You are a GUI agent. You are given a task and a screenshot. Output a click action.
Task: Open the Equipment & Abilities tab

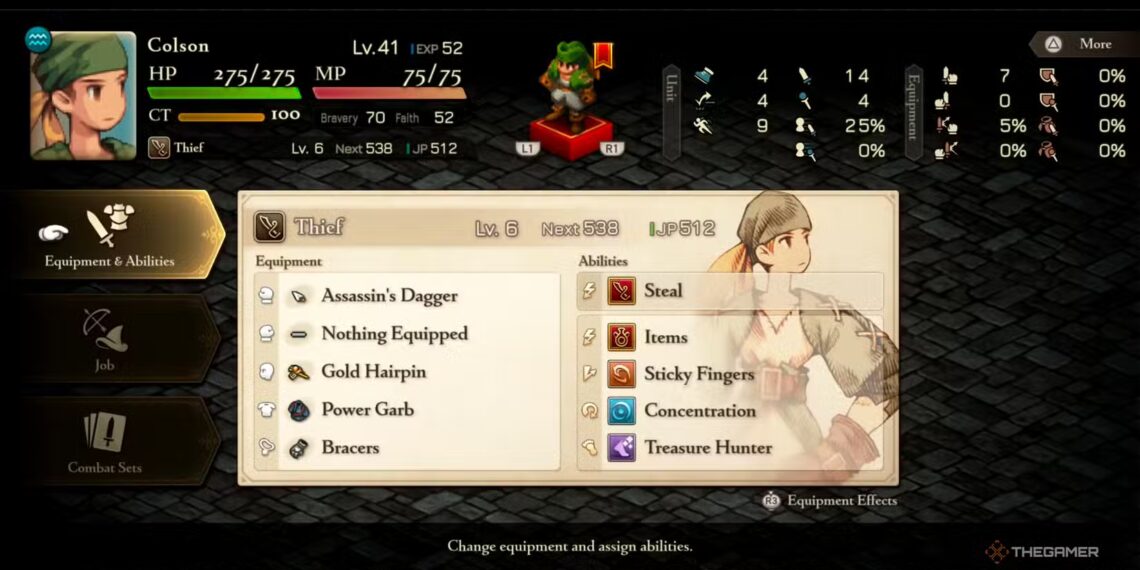pyautogui.click(x=110, y=235)
